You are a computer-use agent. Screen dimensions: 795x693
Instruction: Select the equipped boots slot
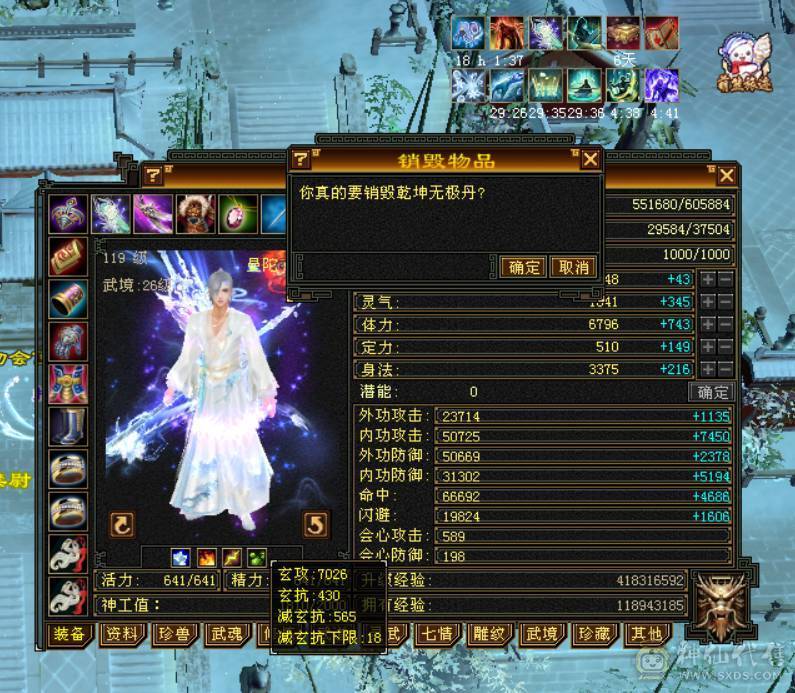(x=69, y=426)
